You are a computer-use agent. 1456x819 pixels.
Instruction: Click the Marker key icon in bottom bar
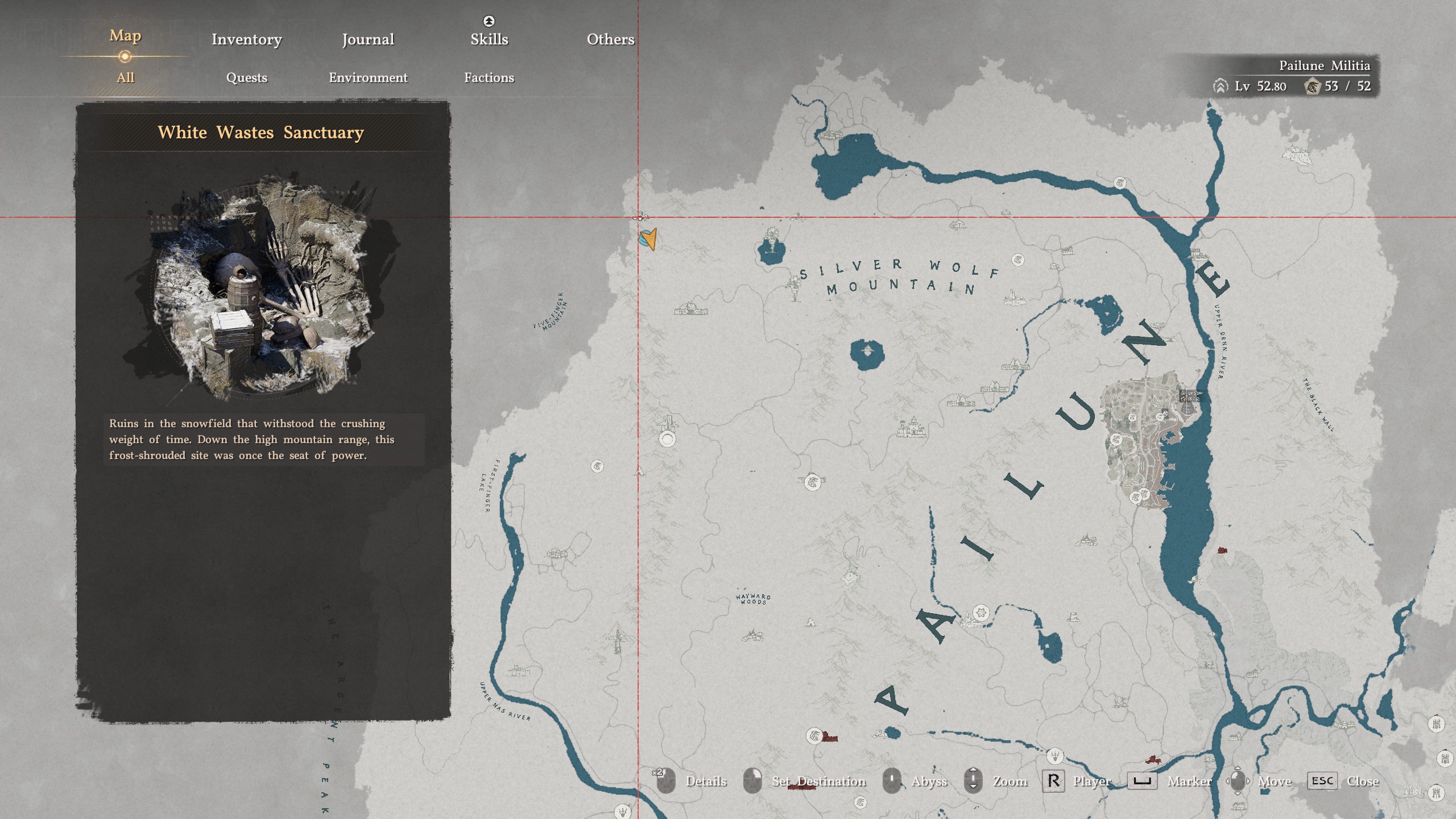1143,780
